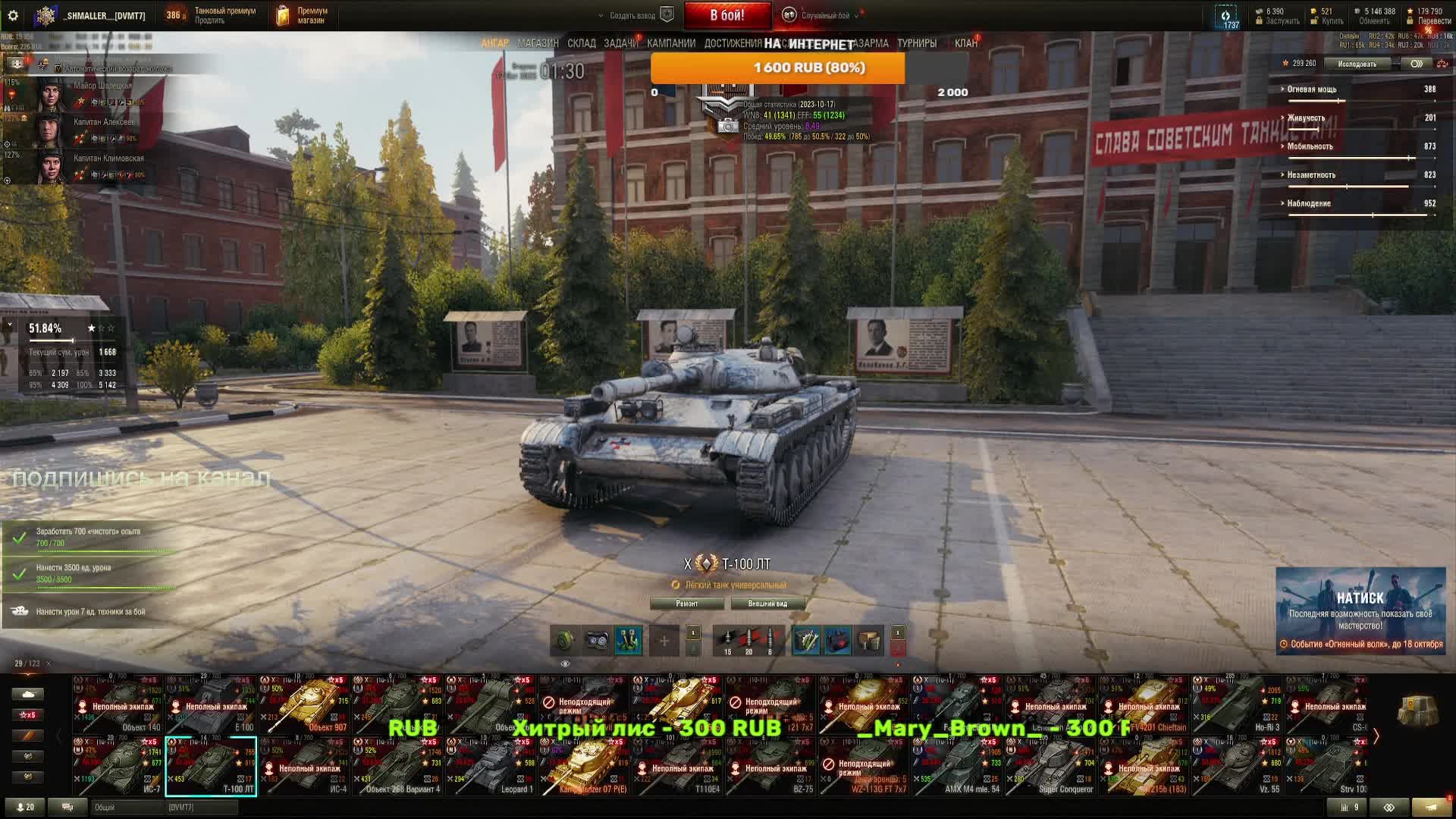
Task: Open the Премиум магазин
Action: point(302,15)
